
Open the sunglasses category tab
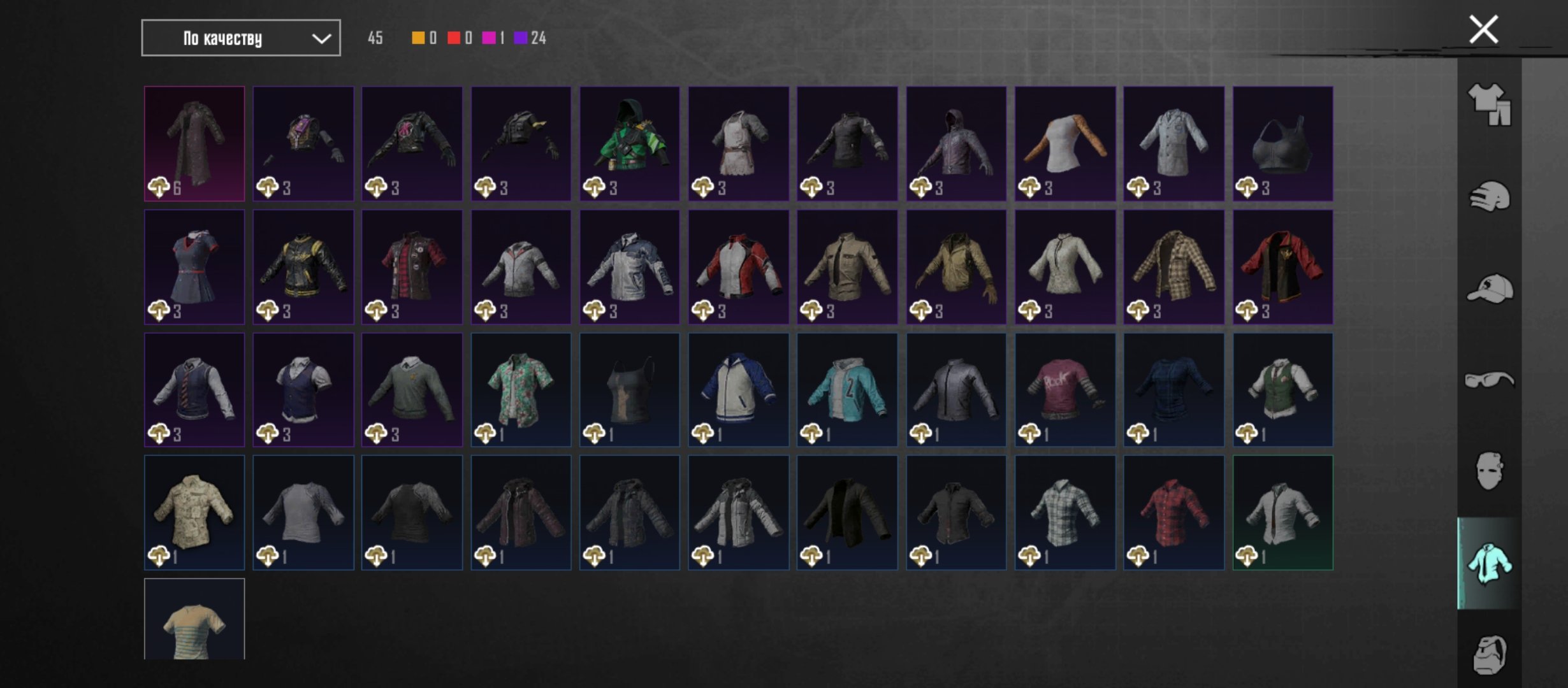1489,380
